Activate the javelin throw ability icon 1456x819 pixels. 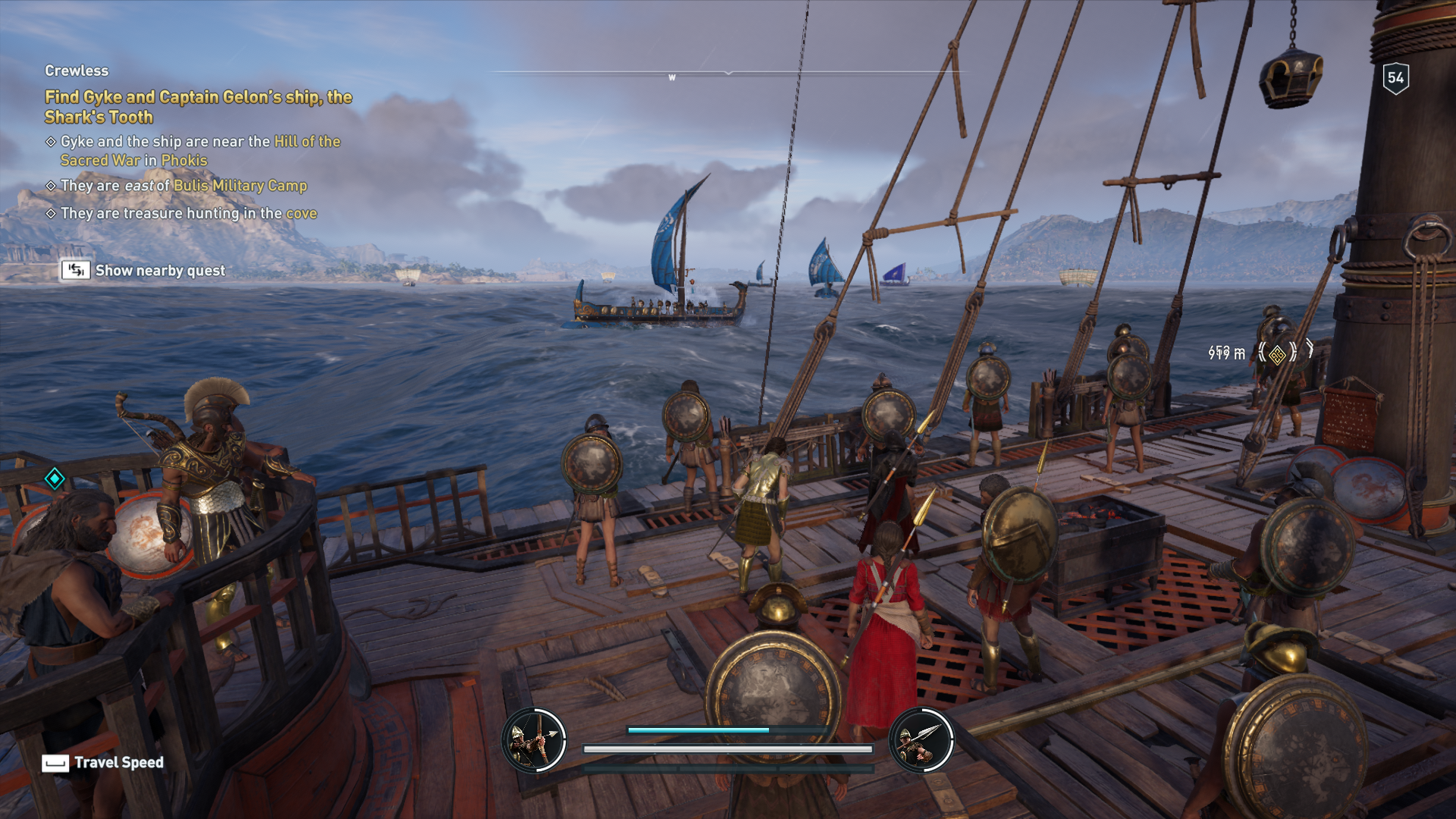point(921,740)
